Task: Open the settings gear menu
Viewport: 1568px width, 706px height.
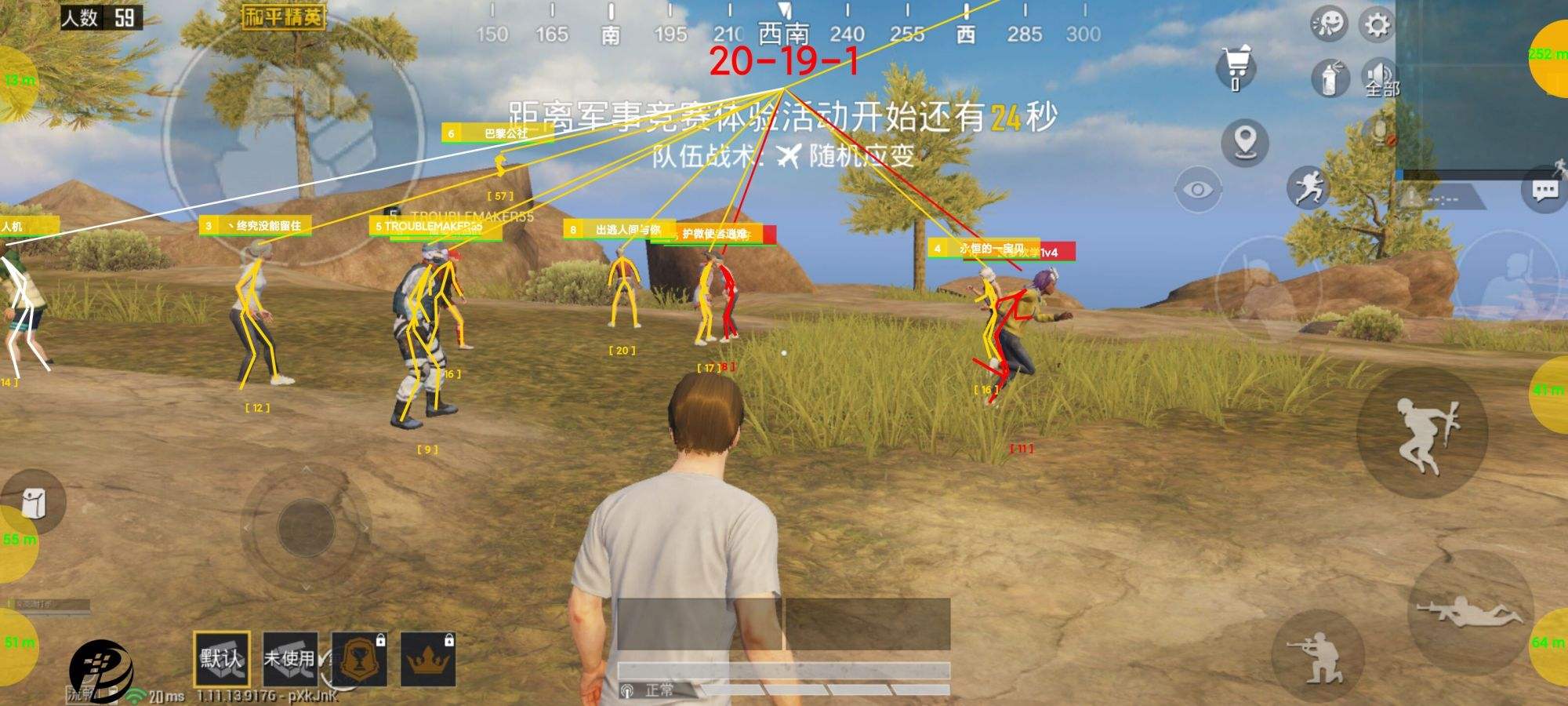Action: pyautogui.click(x=1377, y=25)
